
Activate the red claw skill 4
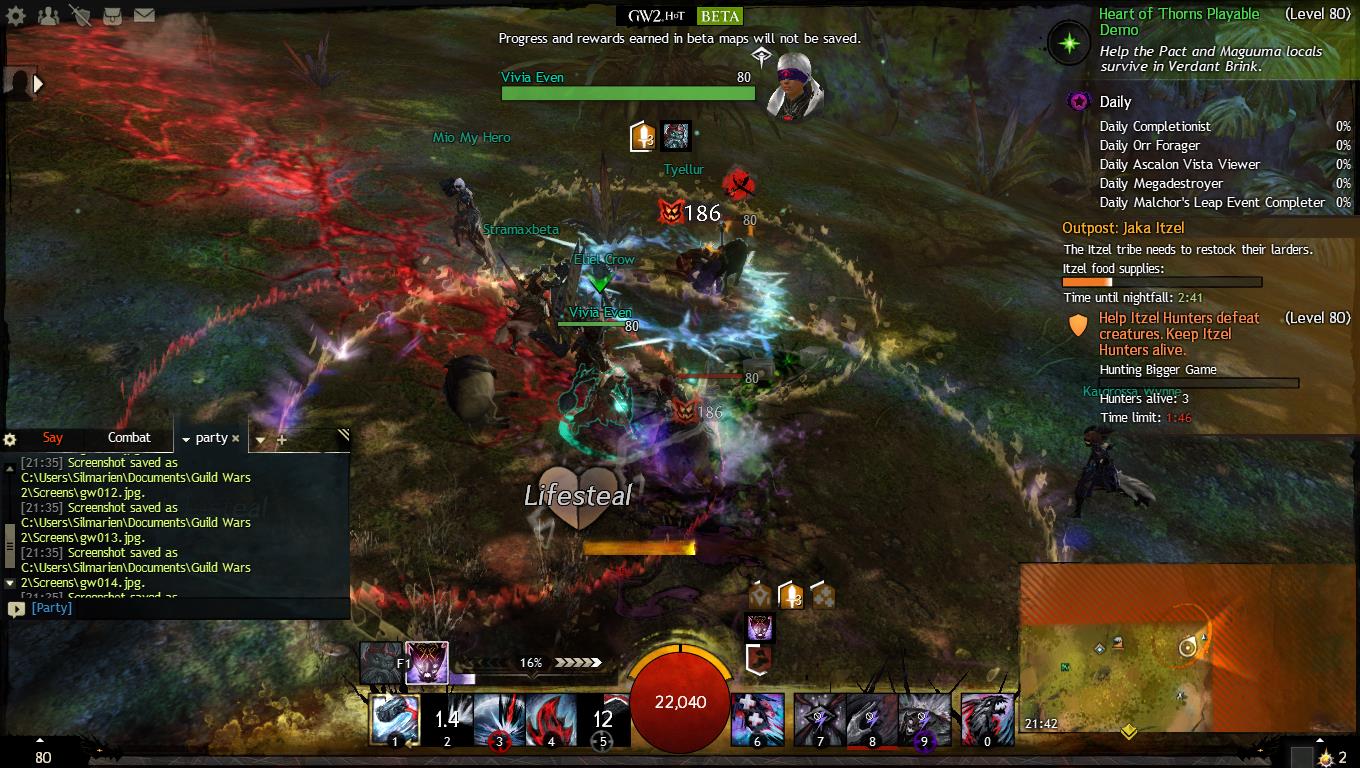[x=551, y=719]
